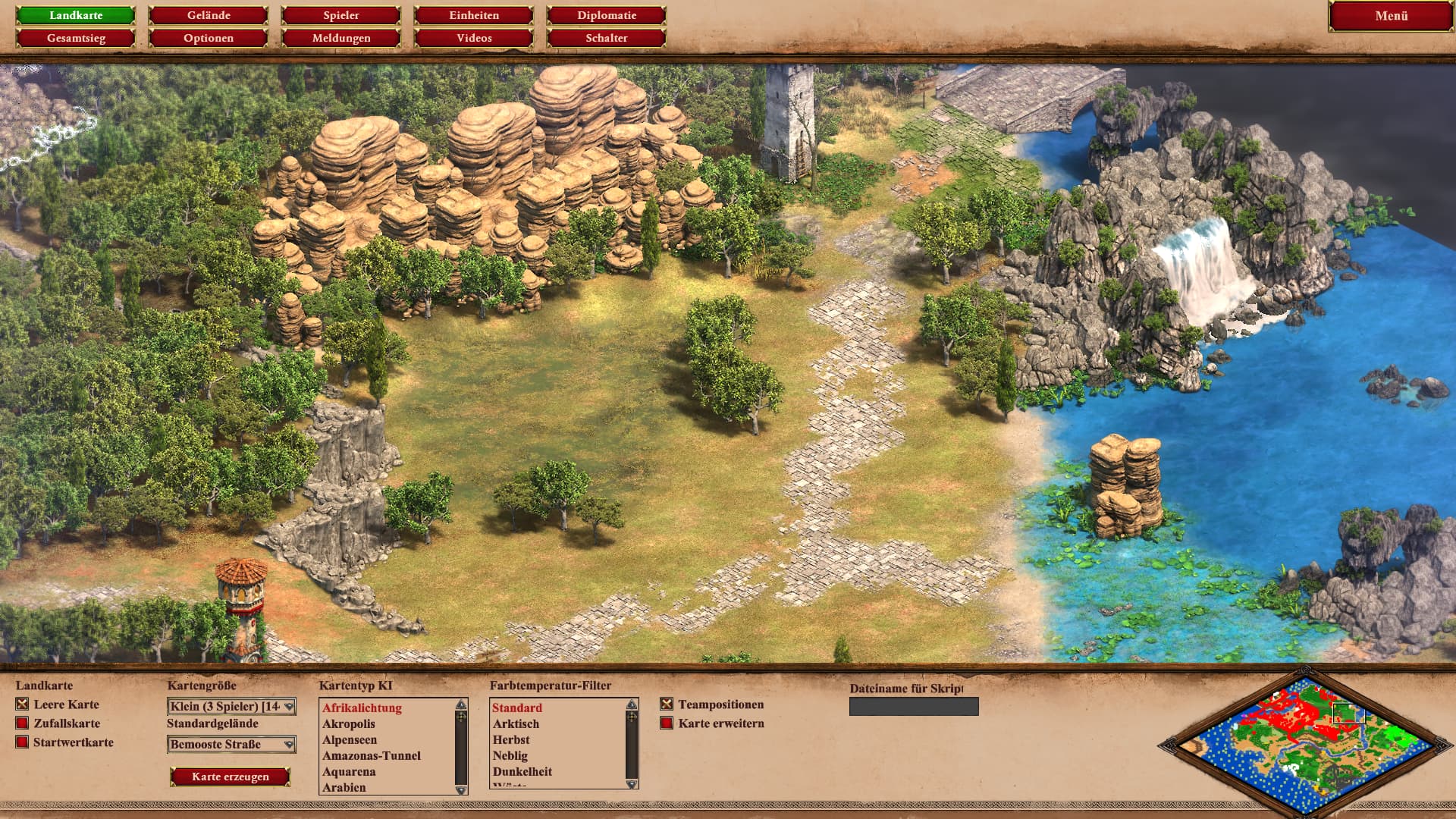This screenshot has height=819, width=1456.
Task: Select the Einheiten tab
Action: click(x=474, y=15)
